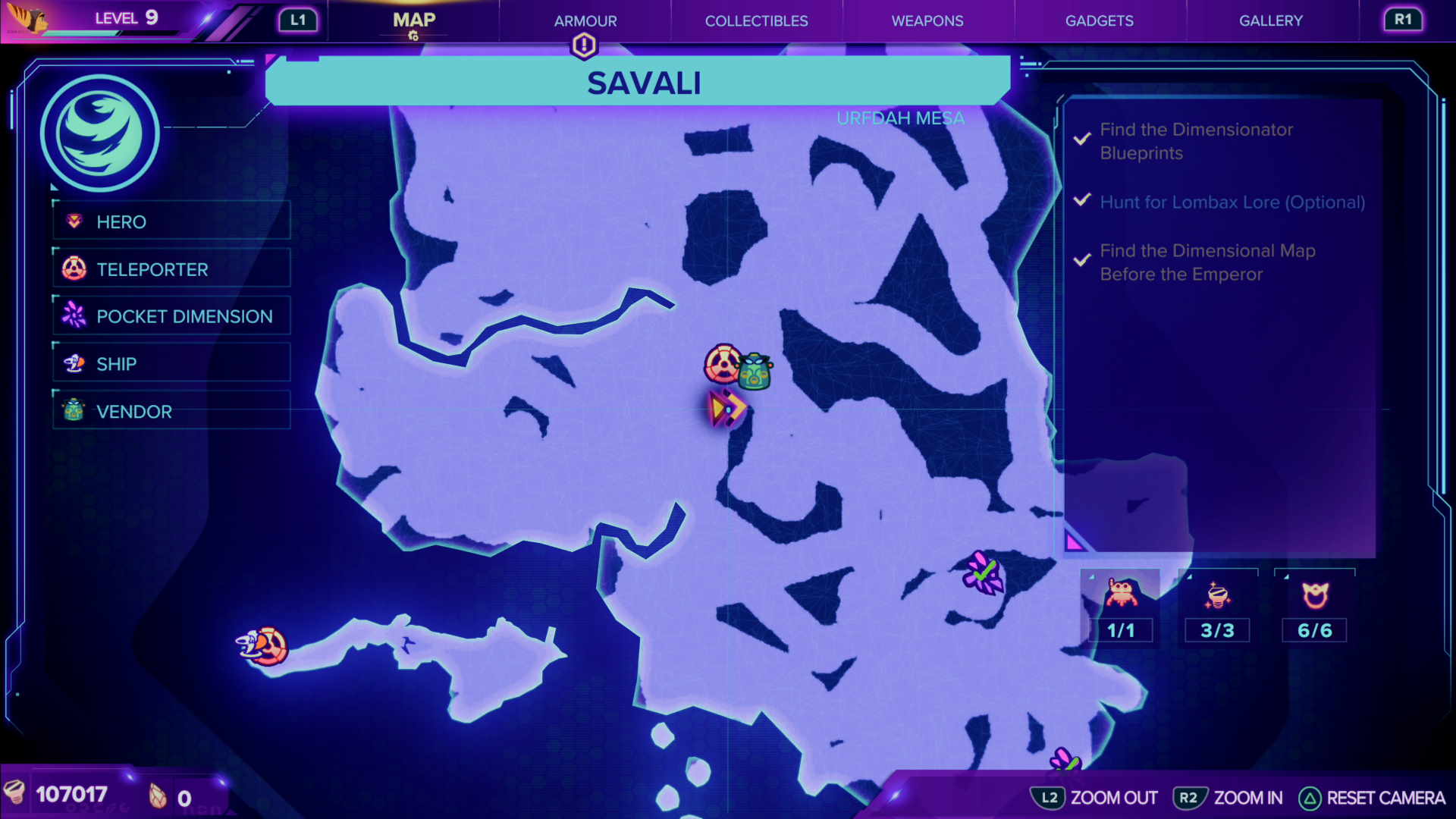This screenshot has height=819, width=1456.
Task: Open the COLLECTIBLES tab
Action: [756, 20]
